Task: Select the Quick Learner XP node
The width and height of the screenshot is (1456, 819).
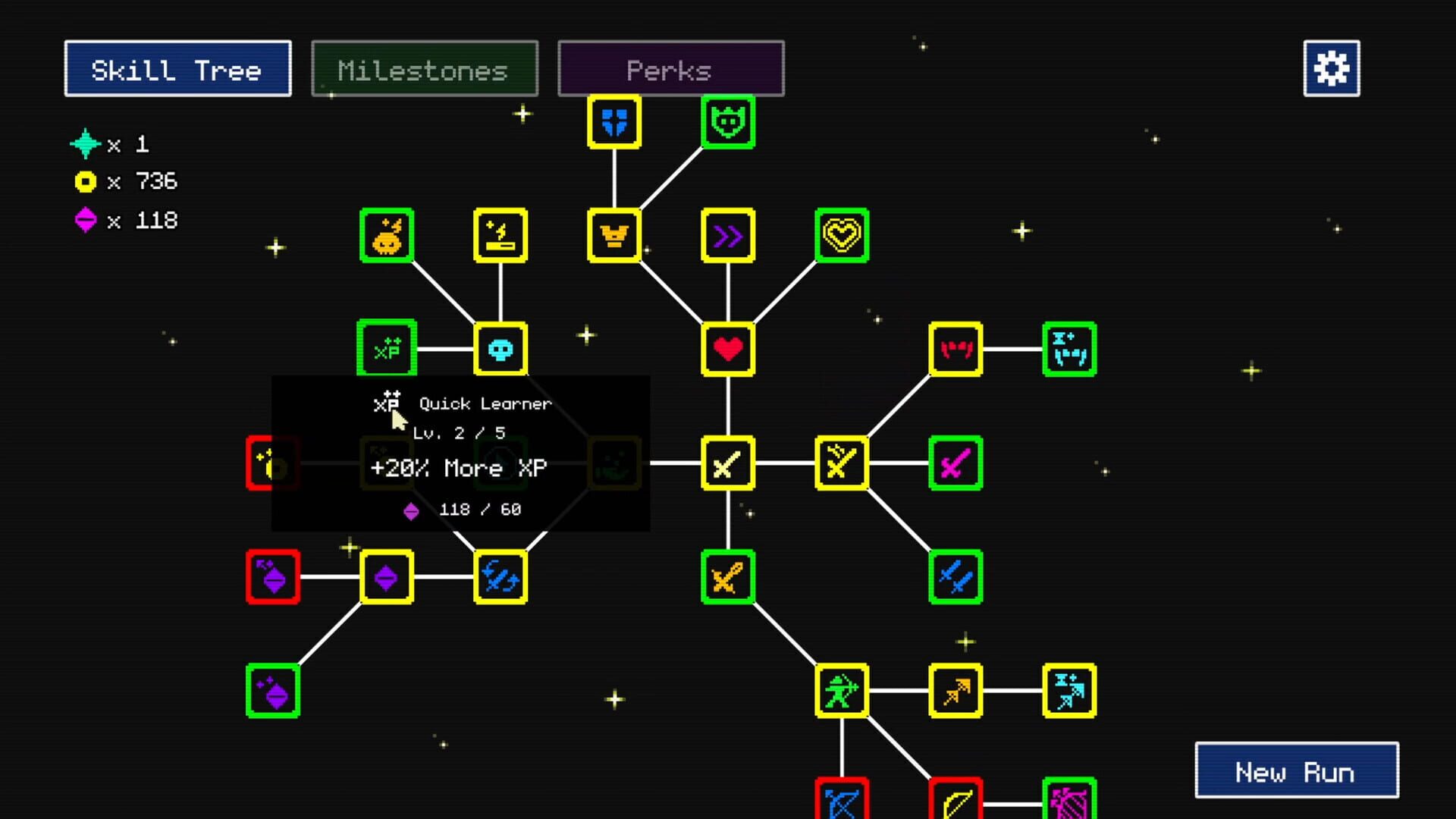Action: pos(387,349)
